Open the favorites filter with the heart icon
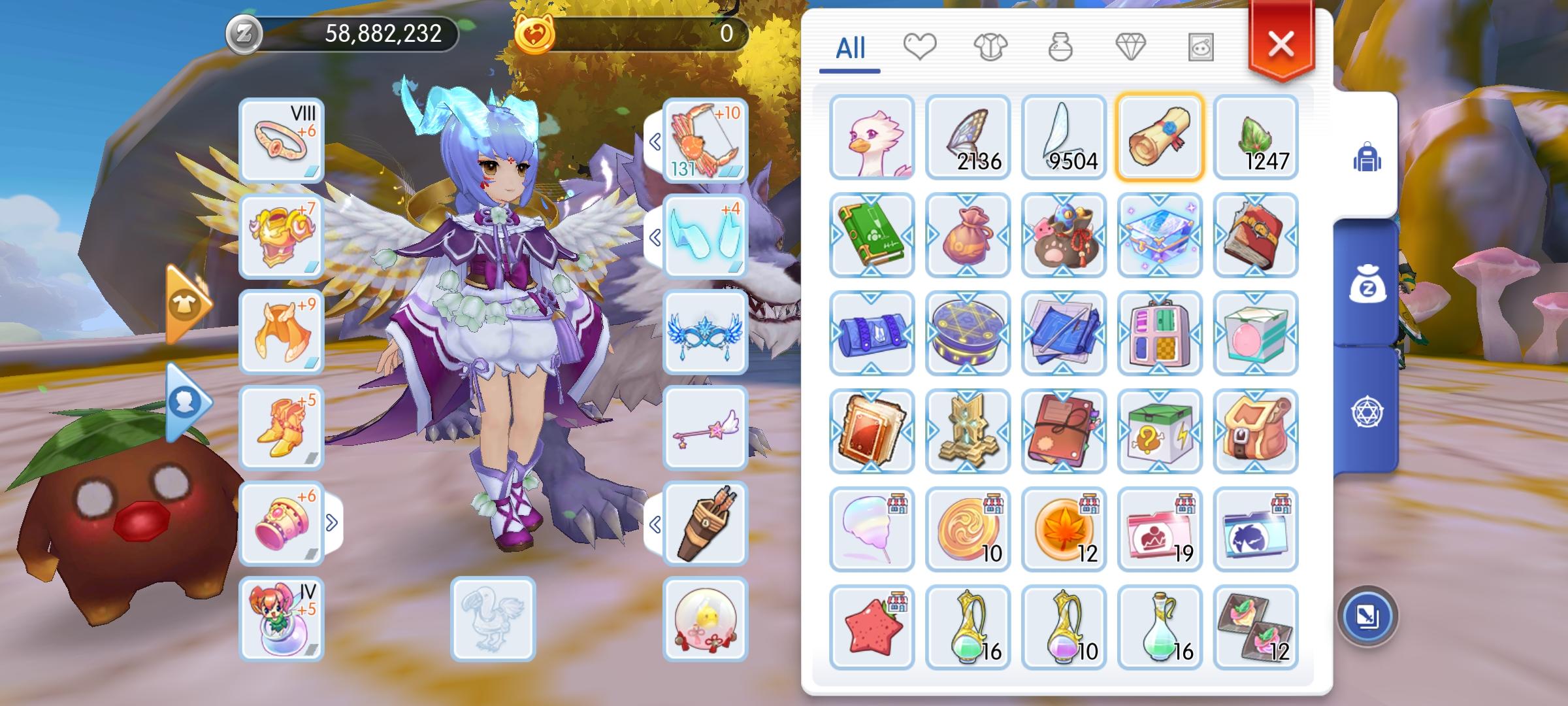The image size is (1568, 706). [x=921, y=47]
